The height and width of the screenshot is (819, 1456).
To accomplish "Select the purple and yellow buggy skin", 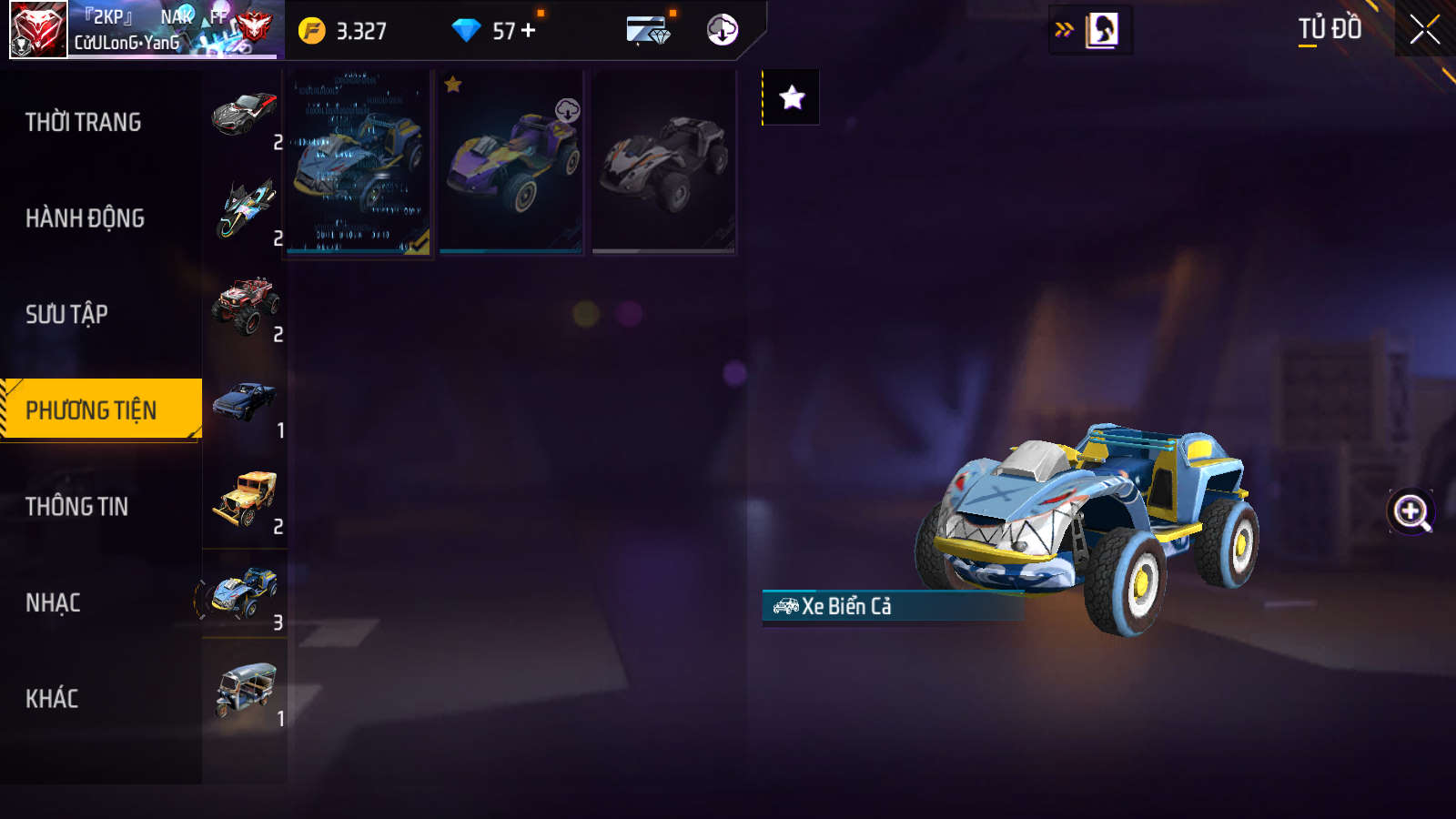I will [x=511, y=161].
